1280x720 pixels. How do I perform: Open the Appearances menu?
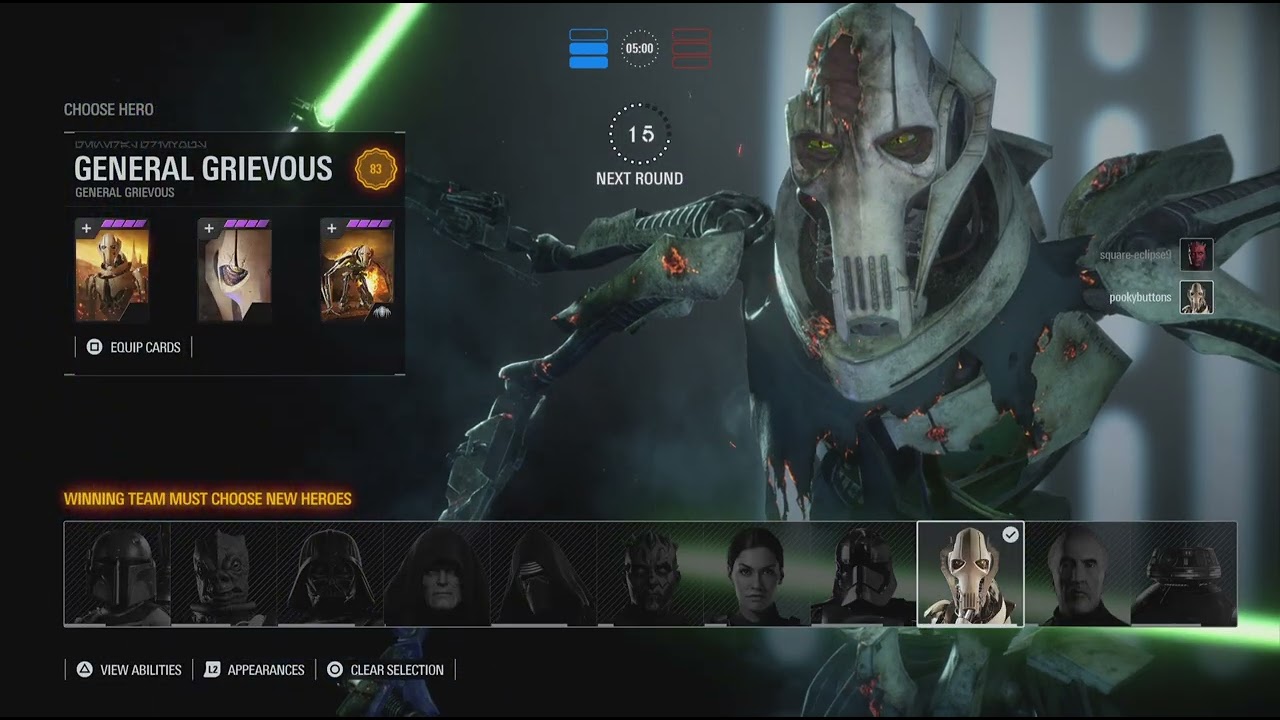255,670
